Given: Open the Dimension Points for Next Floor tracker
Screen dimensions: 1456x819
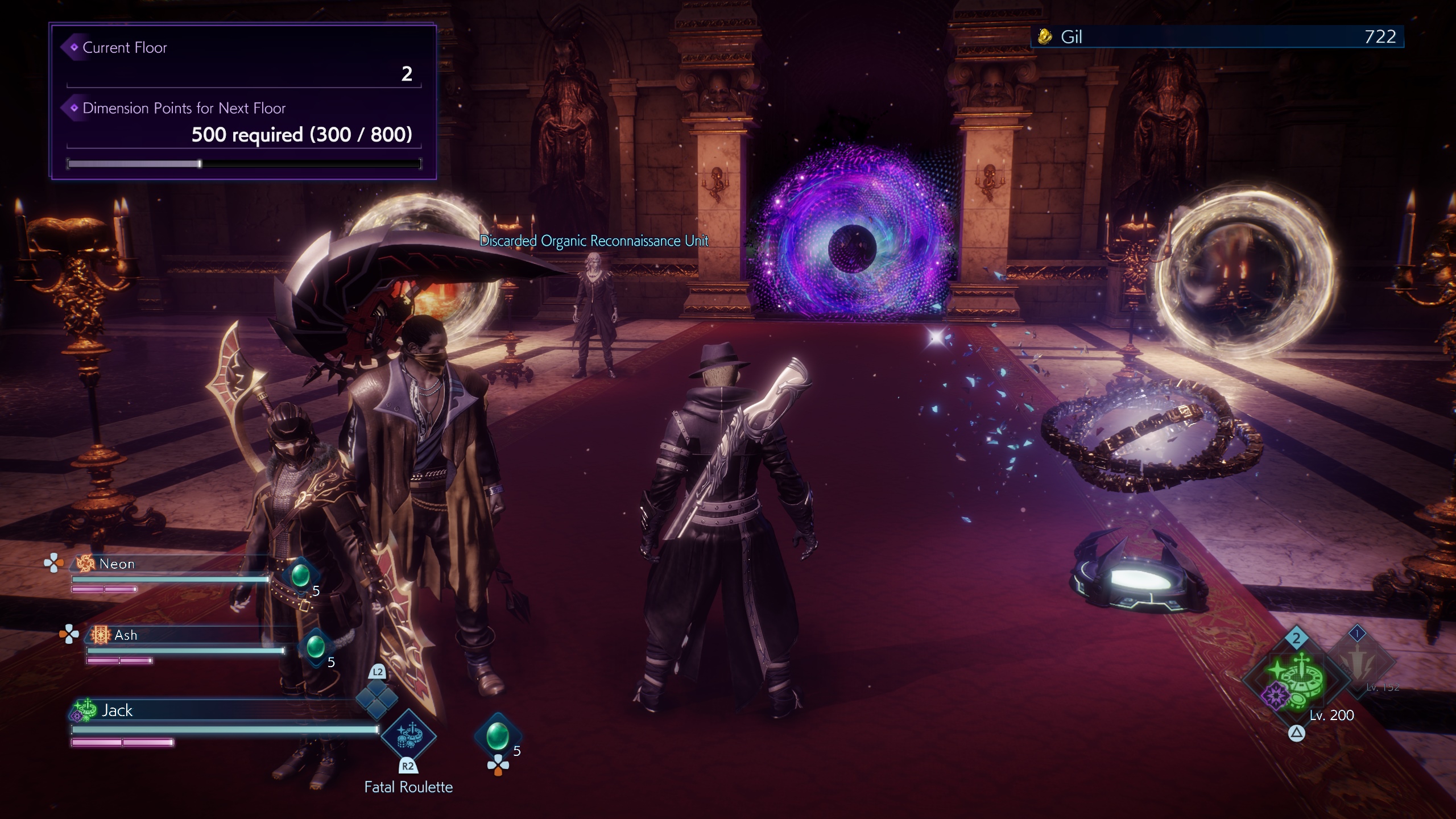Looking at the screenshot, I should point(243,134).
